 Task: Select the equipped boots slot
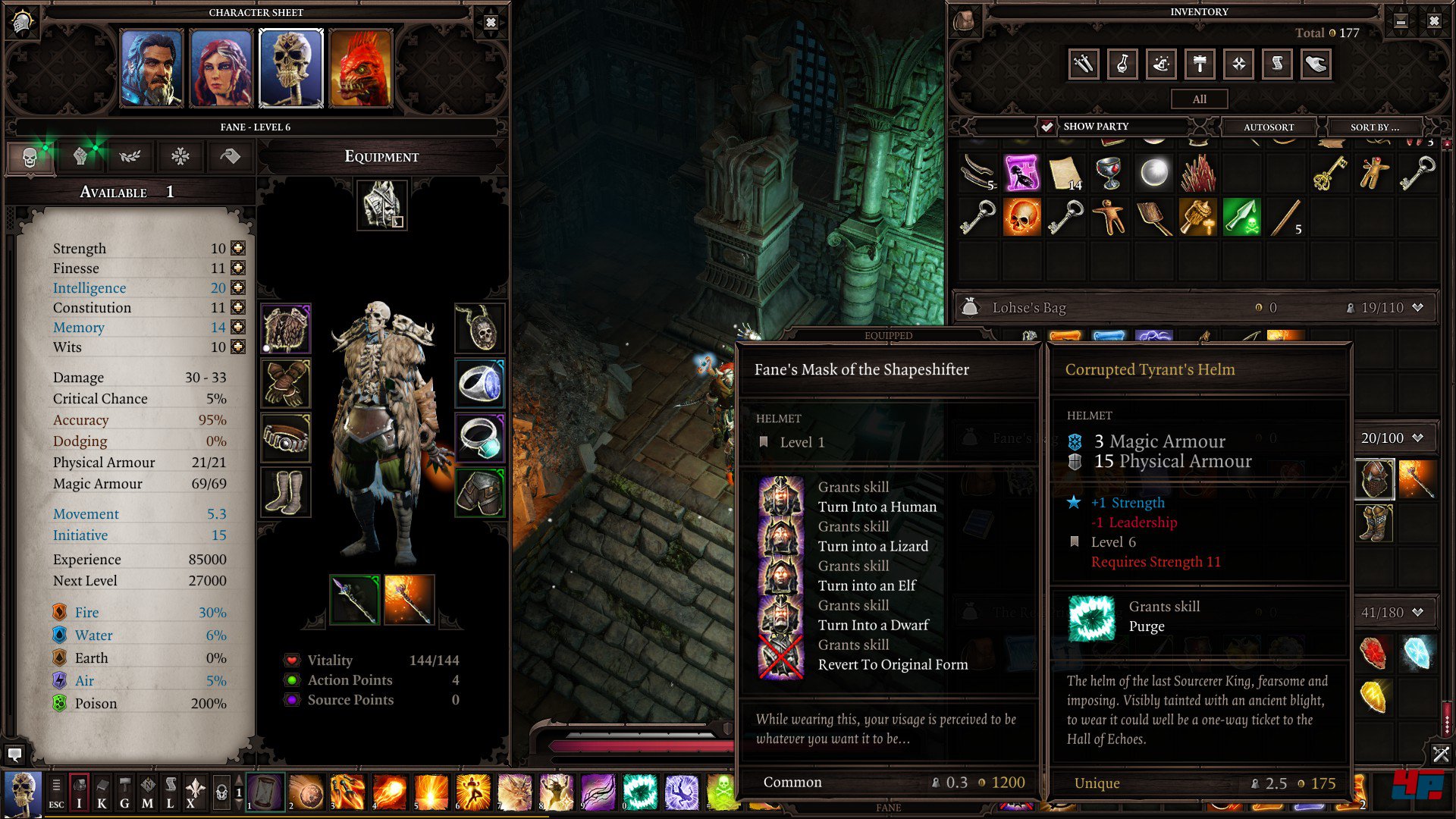click(x=285, y=492)
